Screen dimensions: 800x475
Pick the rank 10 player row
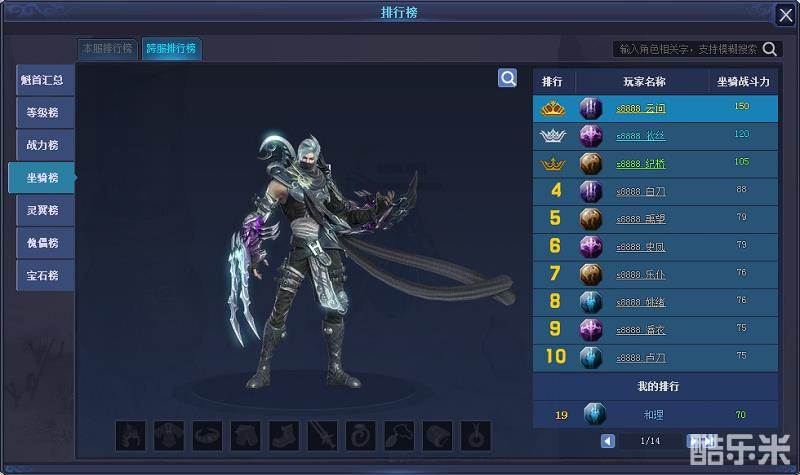(x=654, y=357)
